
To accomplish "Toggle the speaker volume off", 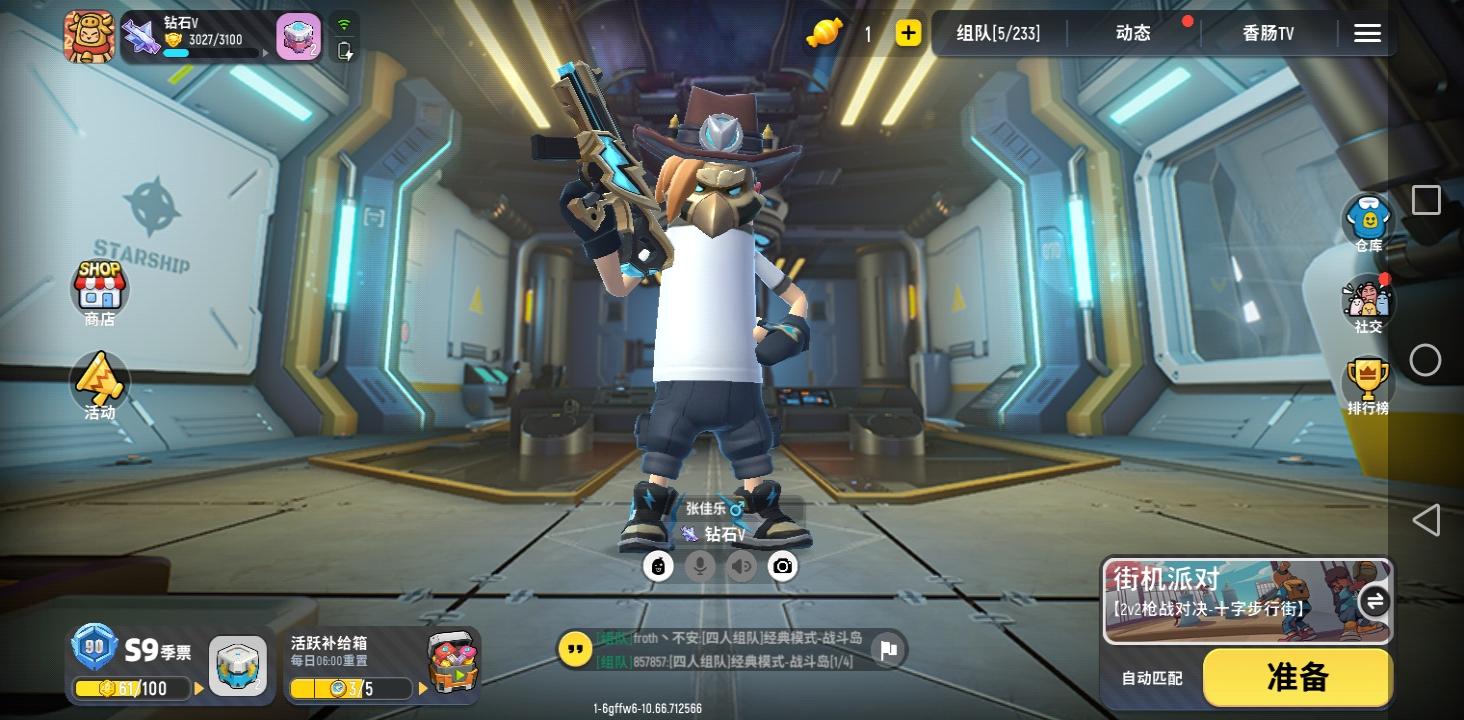I will click(x=740, y=565).
